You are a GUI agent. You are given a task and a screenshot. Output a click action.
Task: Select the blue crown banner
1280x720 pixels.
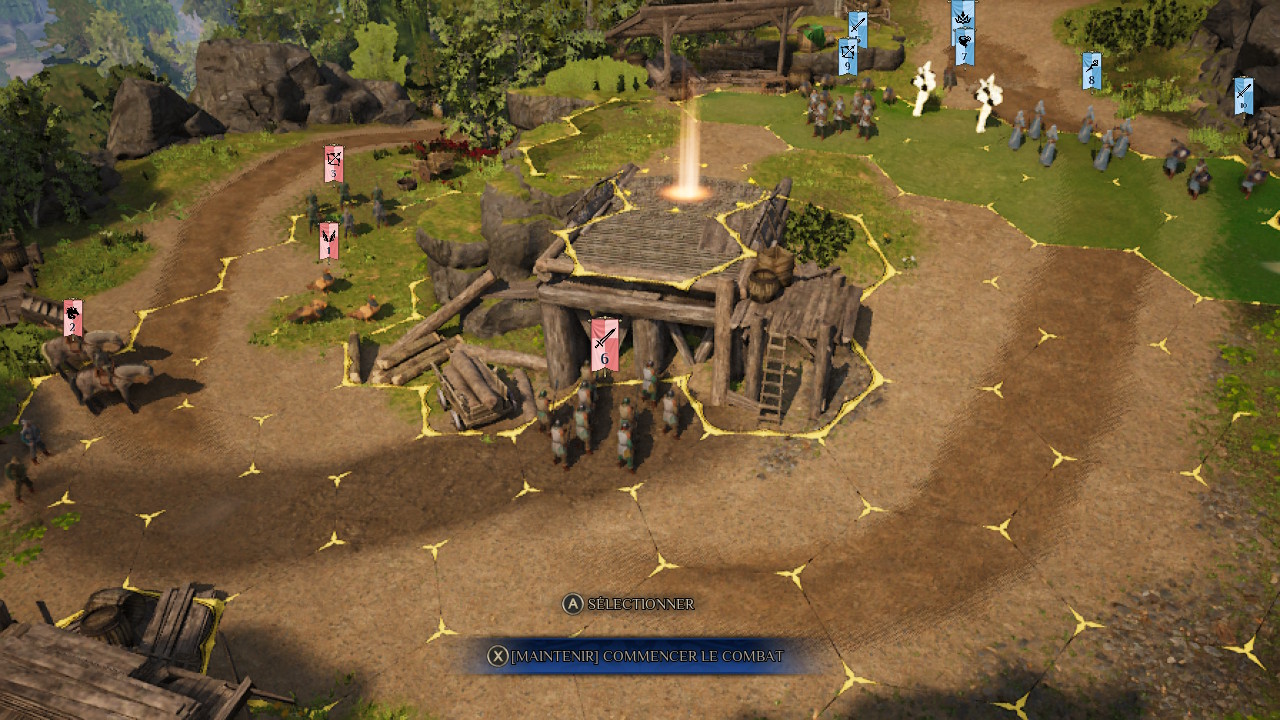click(x=963, y=16)
